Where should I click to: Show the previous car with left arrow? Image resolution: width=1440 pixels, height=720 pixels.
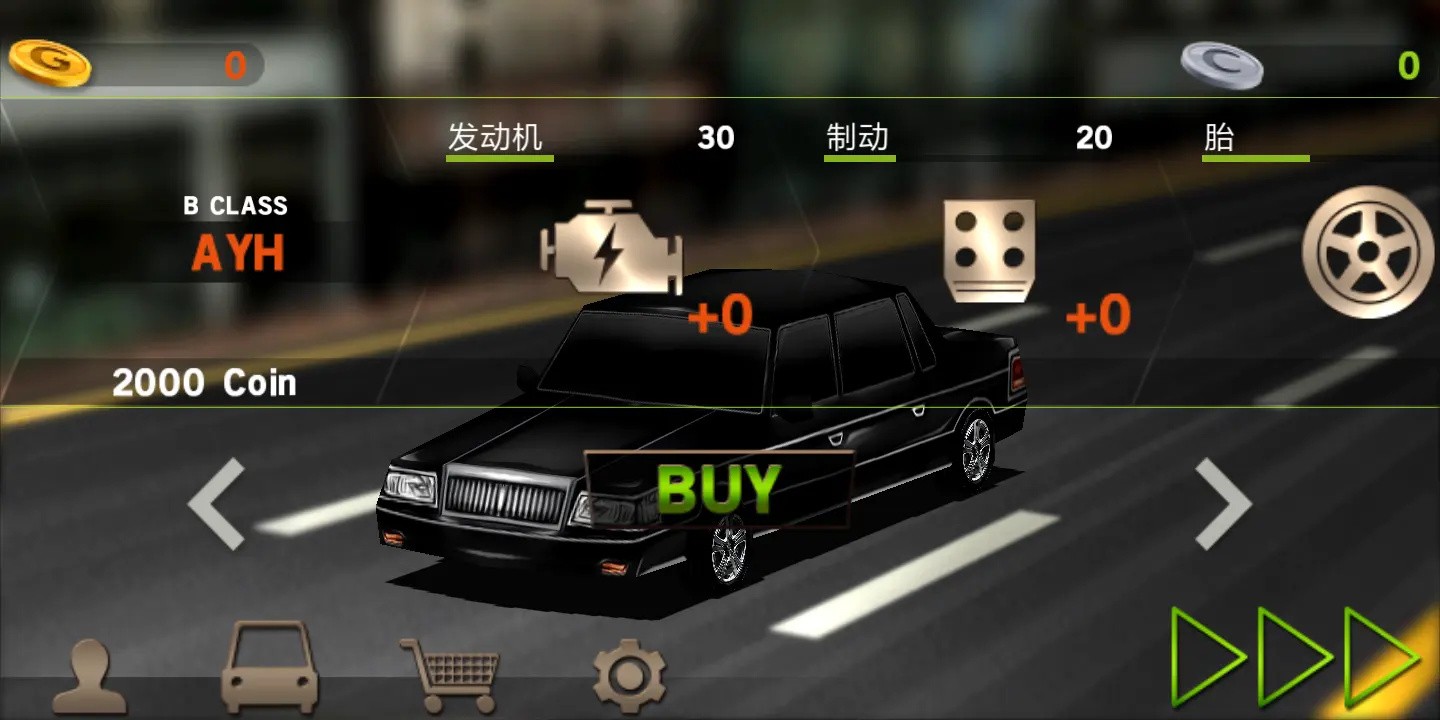(217, 503)
